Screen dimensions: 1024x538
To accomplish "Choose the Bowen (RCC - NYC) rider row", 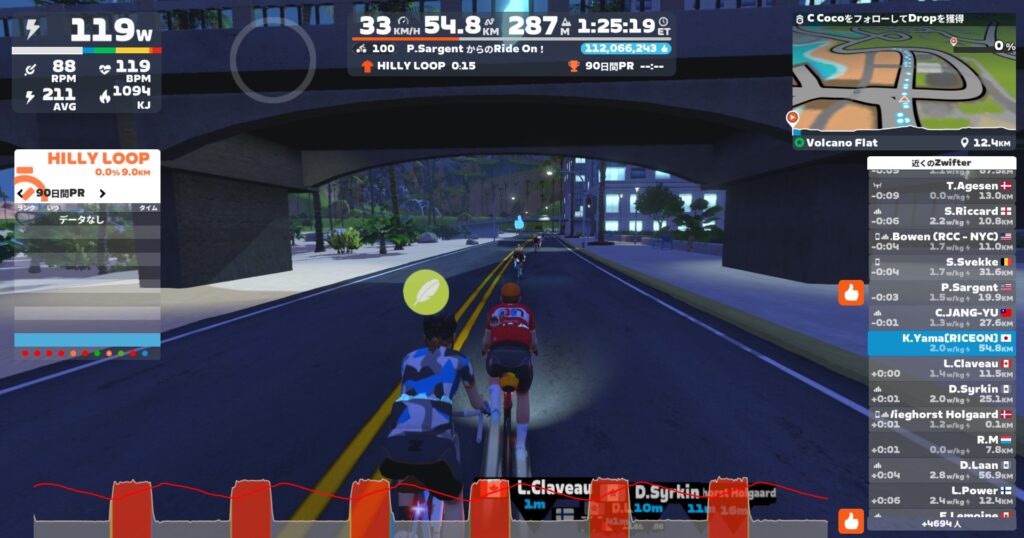I will click(941, 241).
